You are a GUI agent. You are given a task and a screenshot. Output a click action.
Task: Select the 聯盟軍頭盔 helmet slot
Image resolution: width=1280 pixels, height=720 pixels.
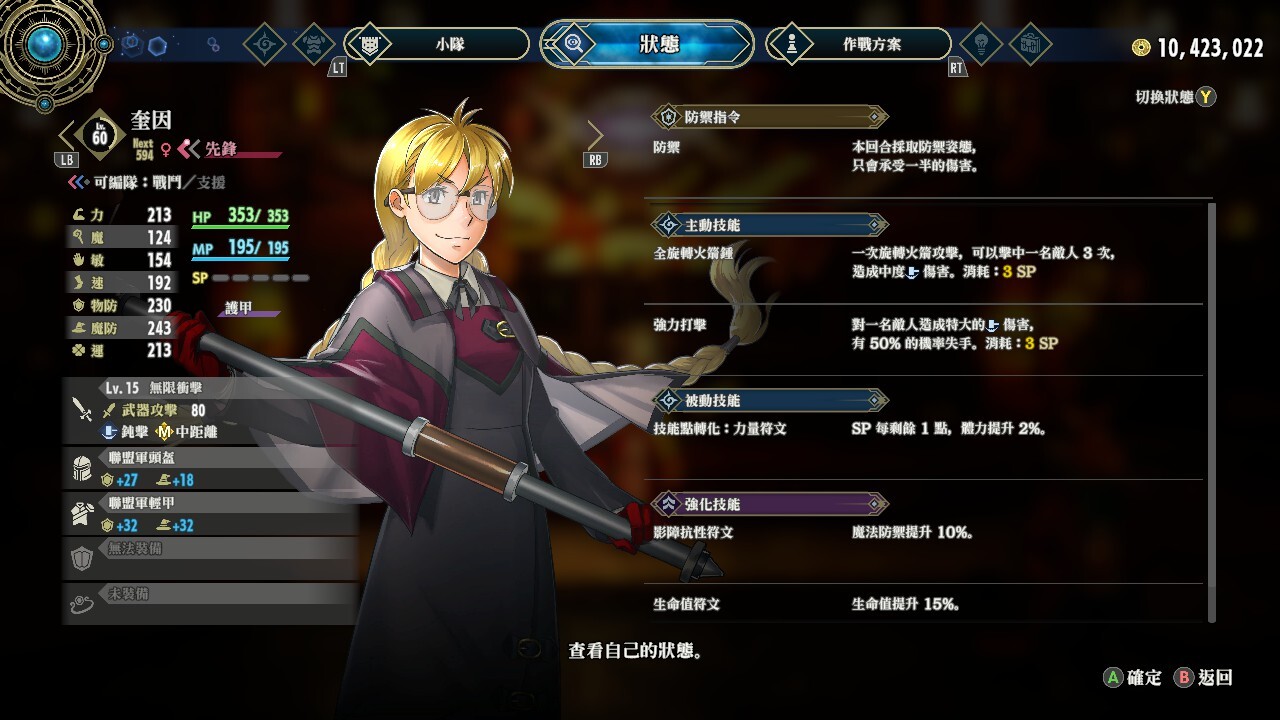click(210, 468)
